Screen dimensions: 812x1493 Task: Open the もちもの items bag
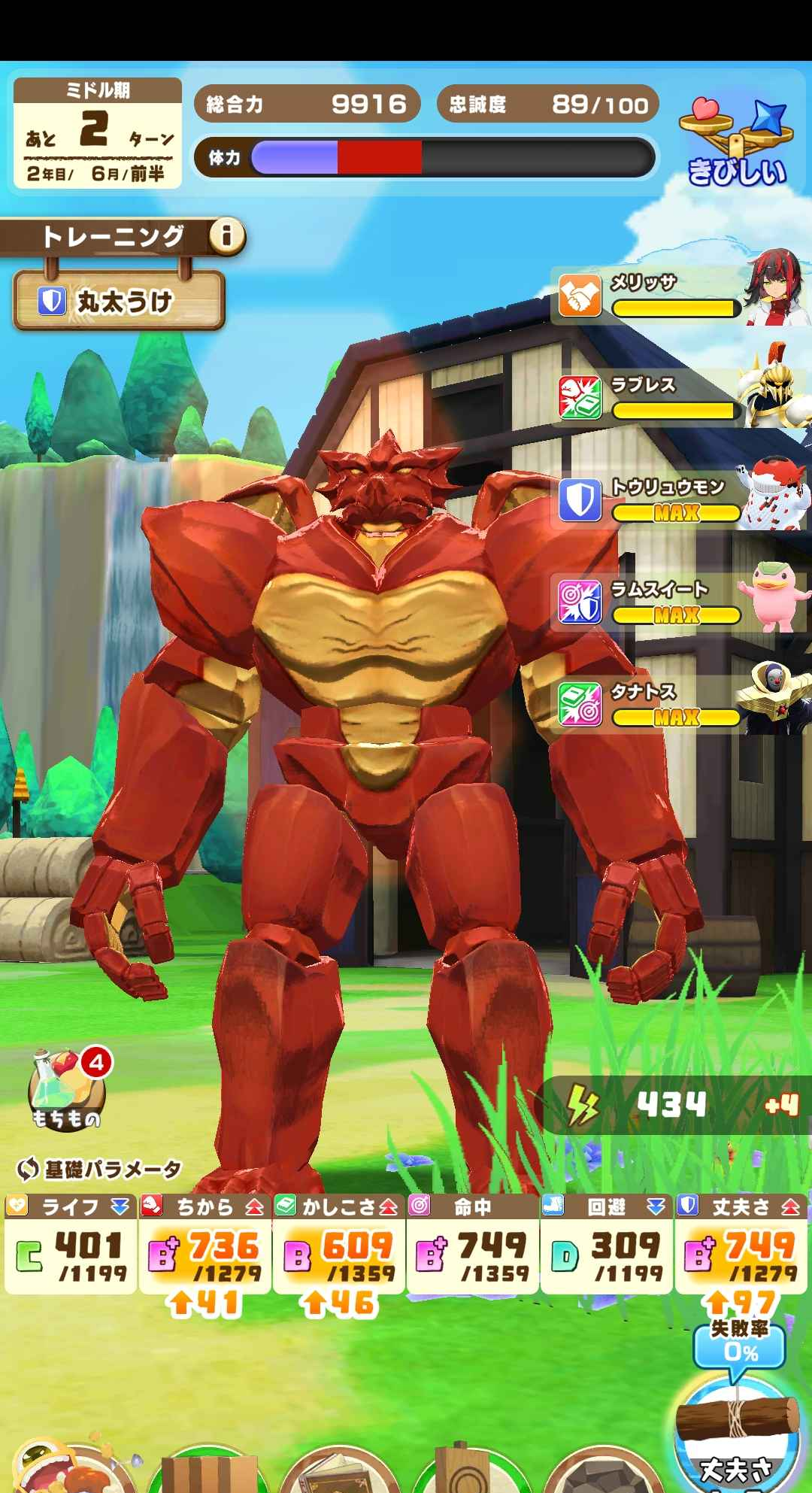(x=66, y=1090)
